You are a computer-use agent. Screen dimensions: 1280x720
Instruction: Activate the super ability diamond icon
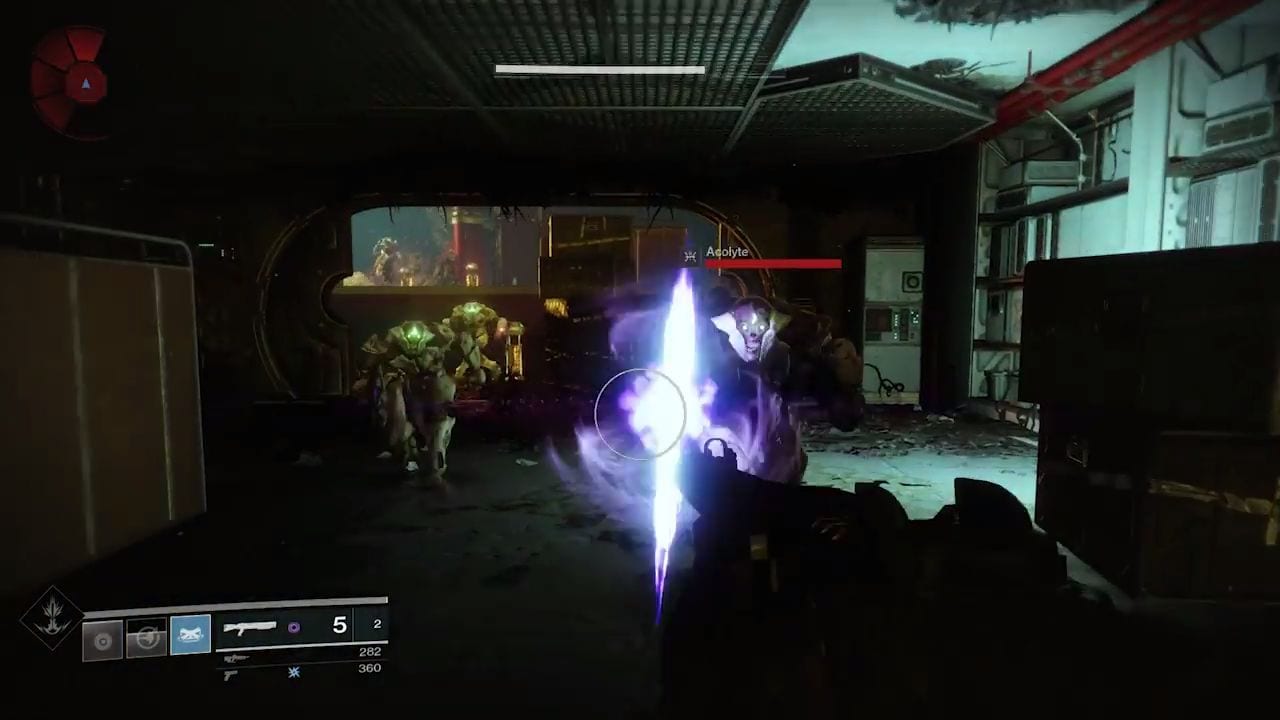[x=50, y=617]
